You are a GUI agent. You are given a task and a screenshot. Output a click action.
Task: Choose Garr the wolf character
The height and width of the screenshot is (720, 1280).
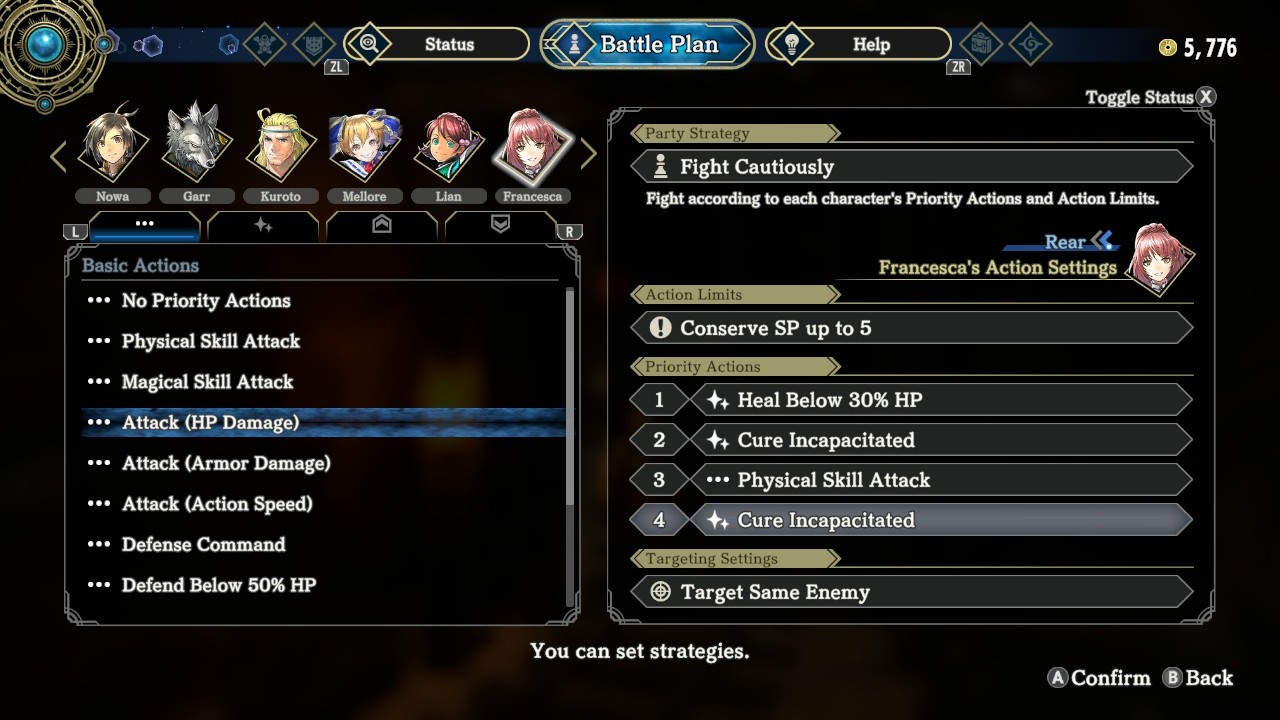196,146
